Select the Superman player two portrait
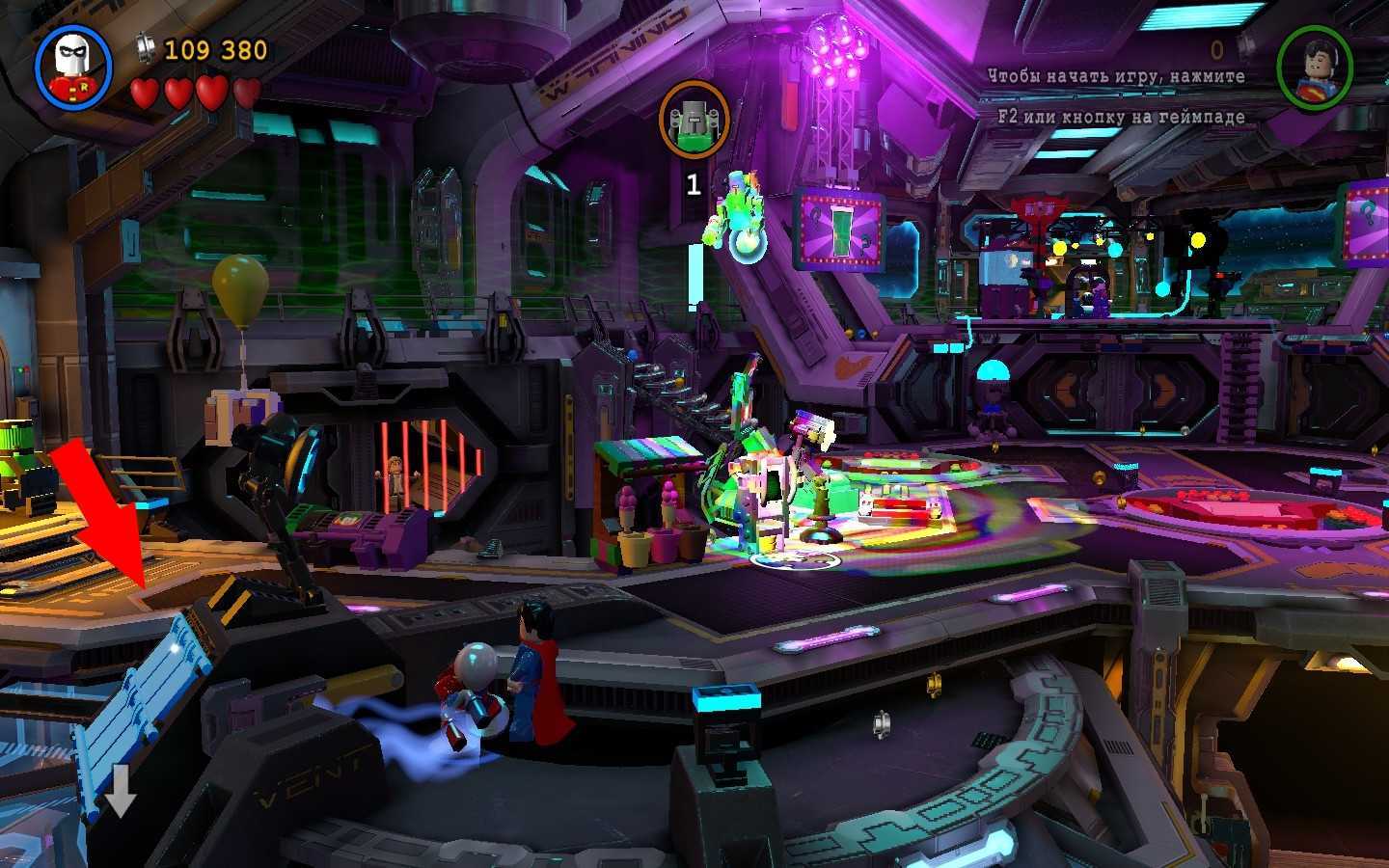Screen dimensions: 1389x868 (x=1314, y=68)
